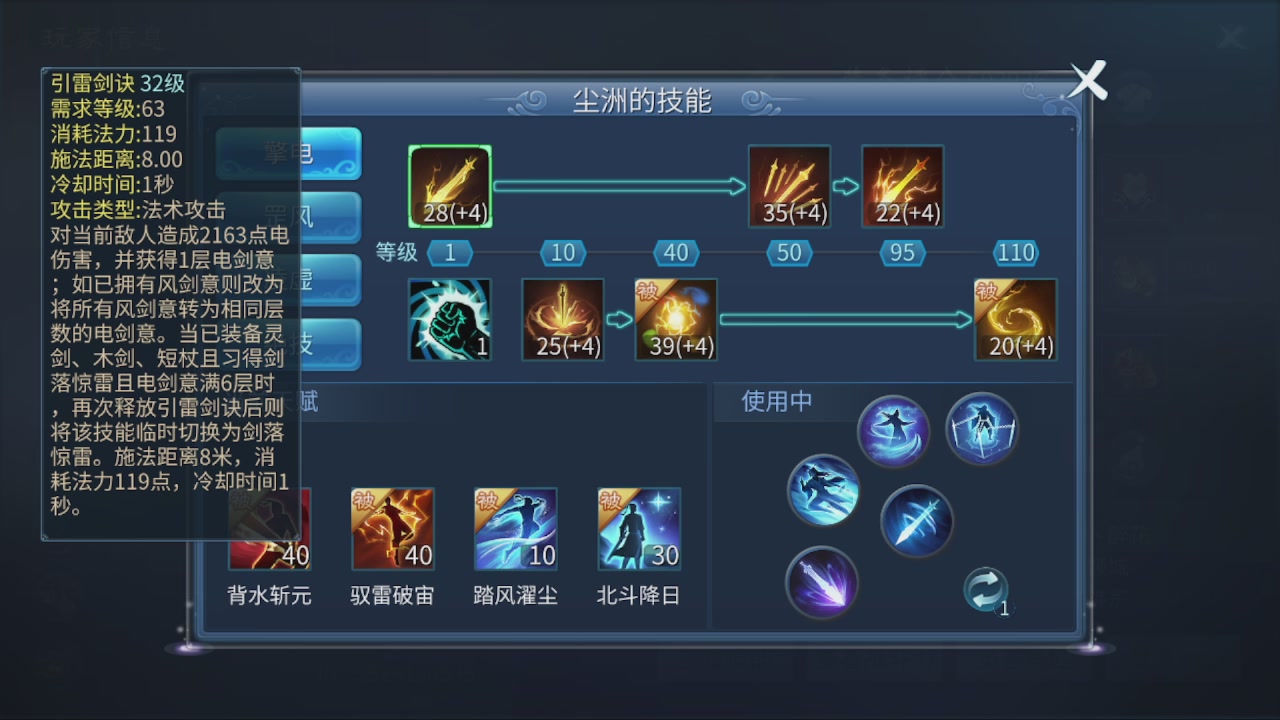
Task: Select the 22(+4) lightning sword skill
Action: [x=902, y=185]
